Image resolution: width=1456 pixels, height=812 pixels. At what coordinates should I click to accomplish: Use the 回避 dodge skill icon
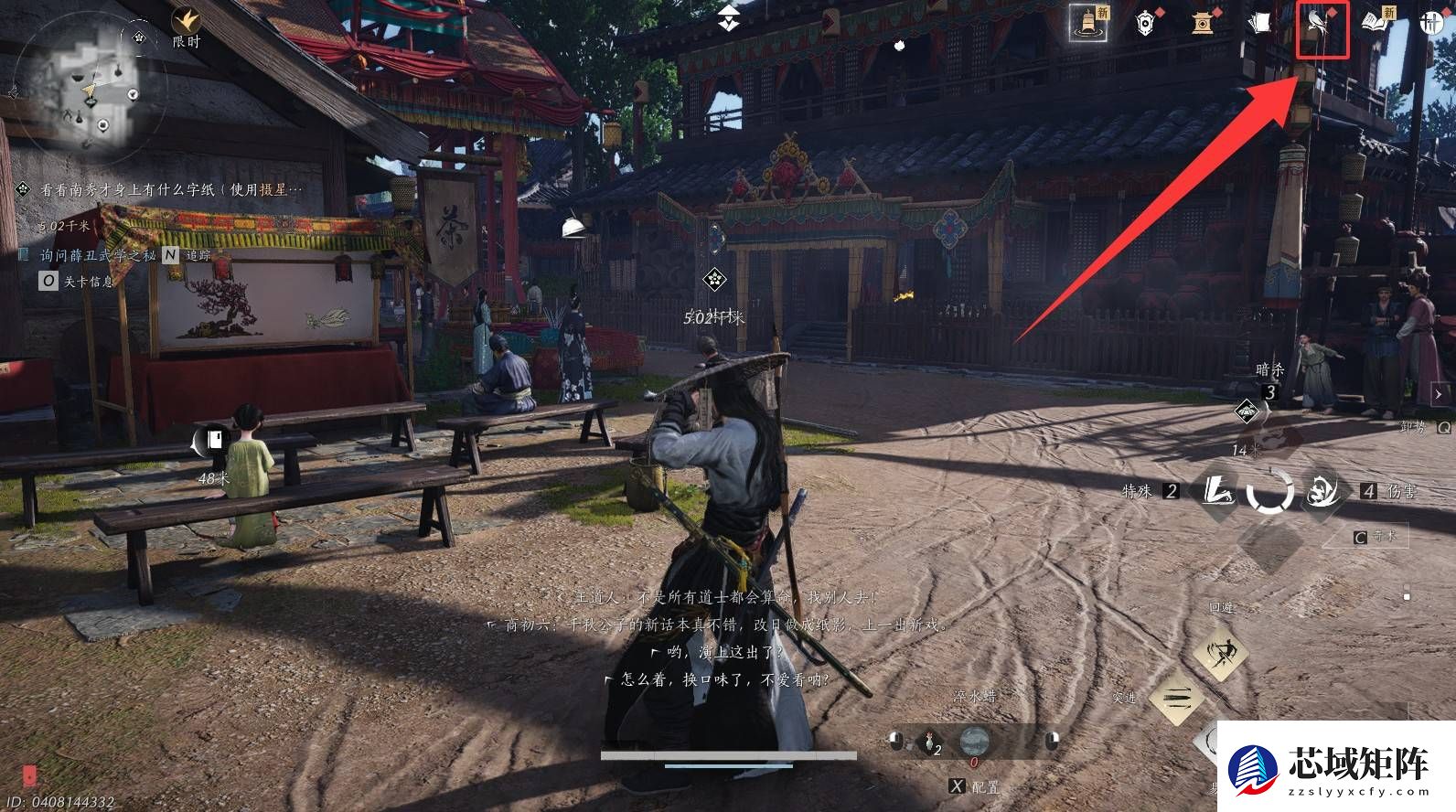tap(1220, 653)
